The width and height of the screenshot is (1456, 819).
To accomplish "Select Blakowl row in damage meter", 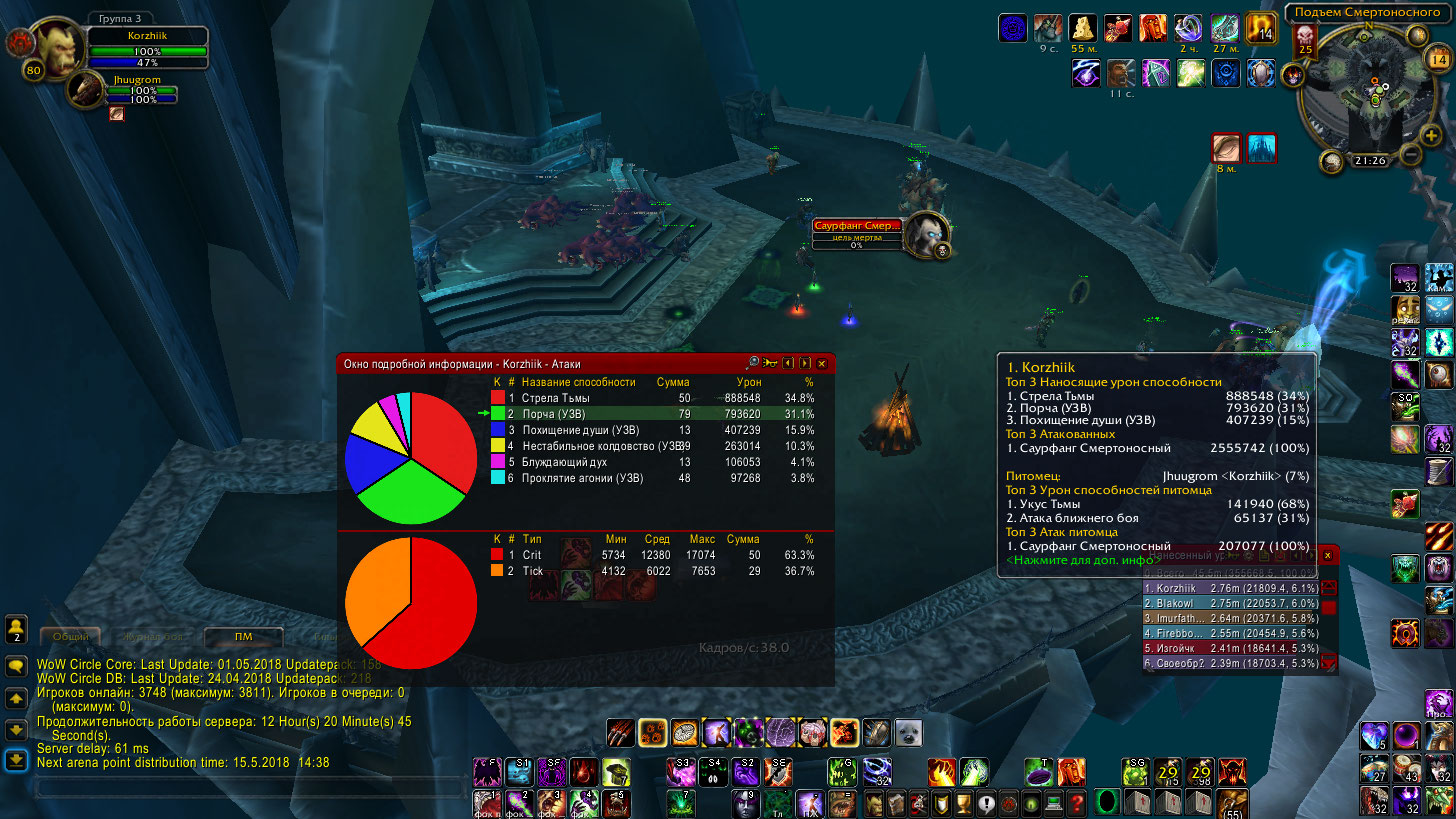I will click(x=1230, y=605).
